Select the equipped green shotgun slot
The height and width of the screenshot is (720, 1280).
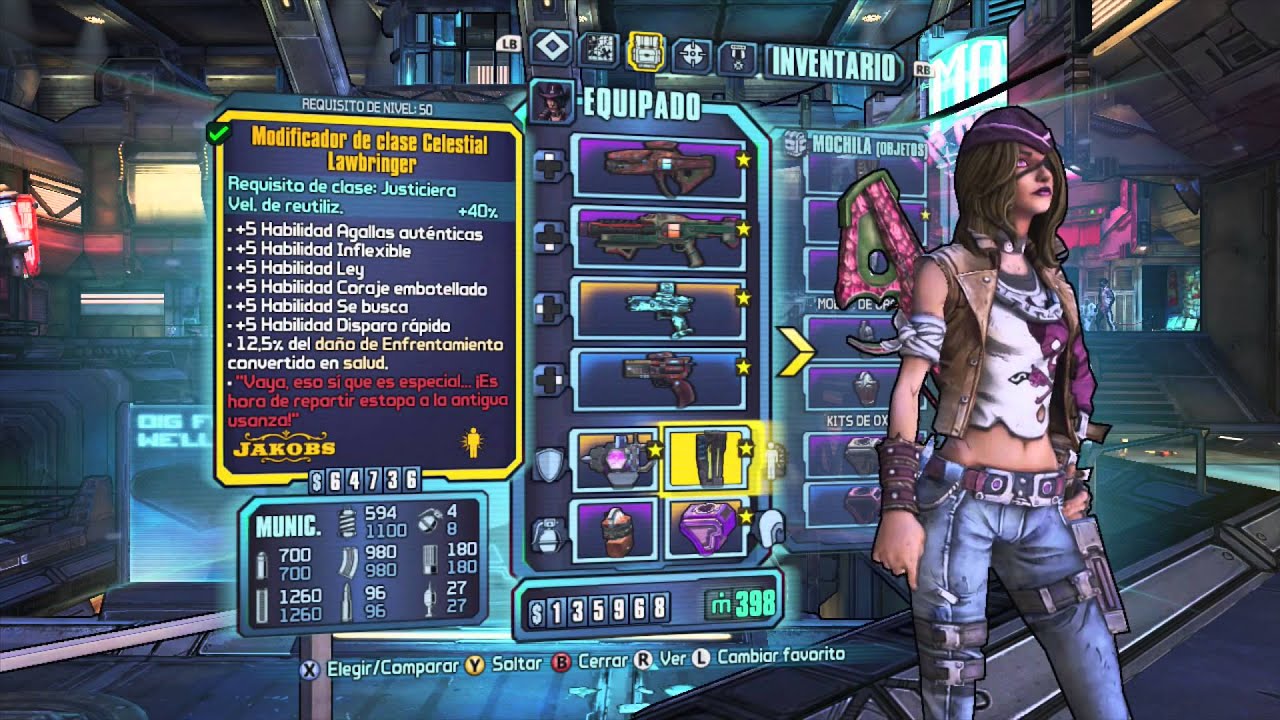coord(658,237)
